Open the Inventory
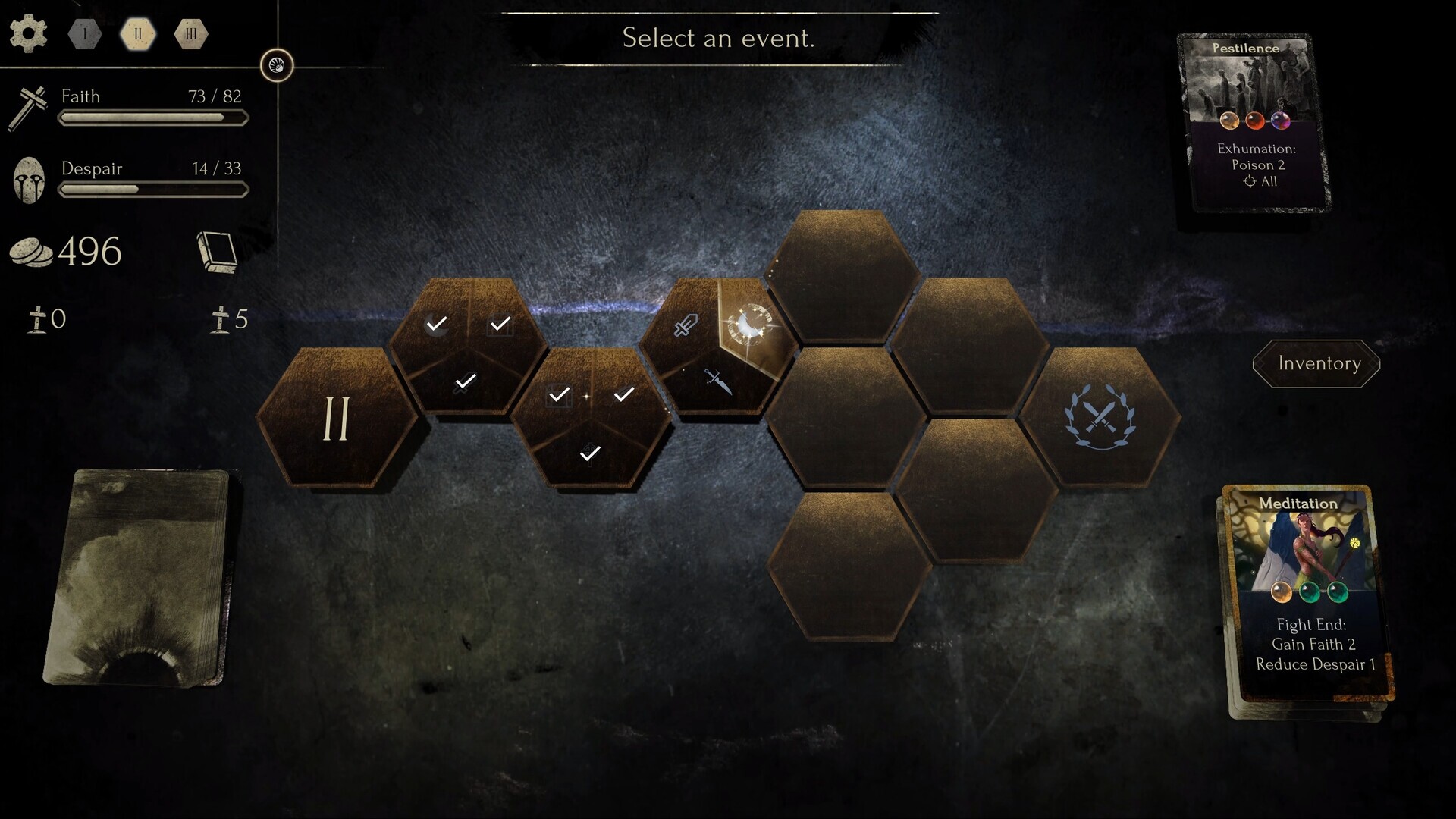This screenshot has width=1456, height=819. point(1316,363)
